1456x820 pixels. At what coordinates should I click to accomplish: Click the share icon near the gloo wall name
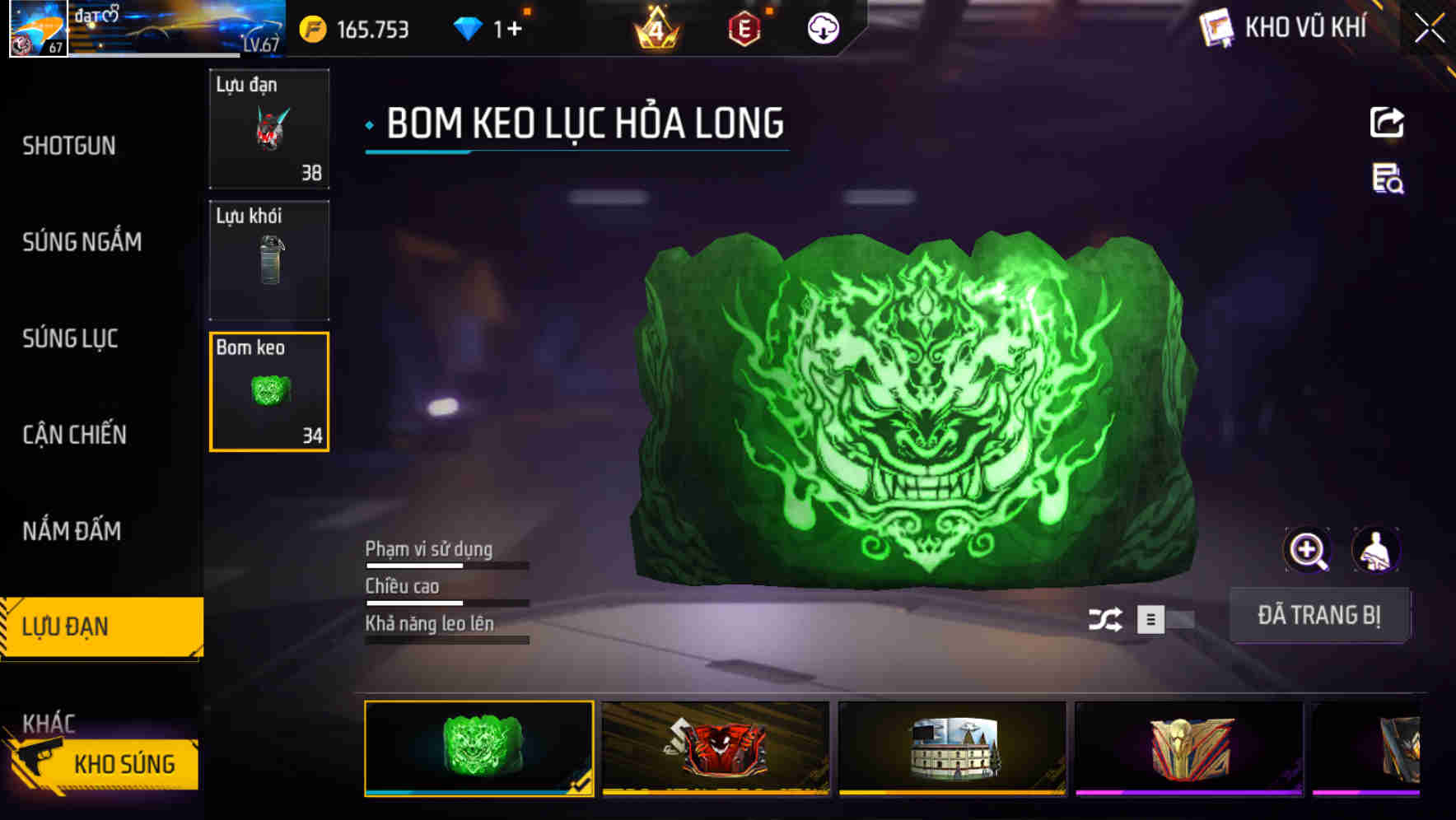click(1388, 122)
